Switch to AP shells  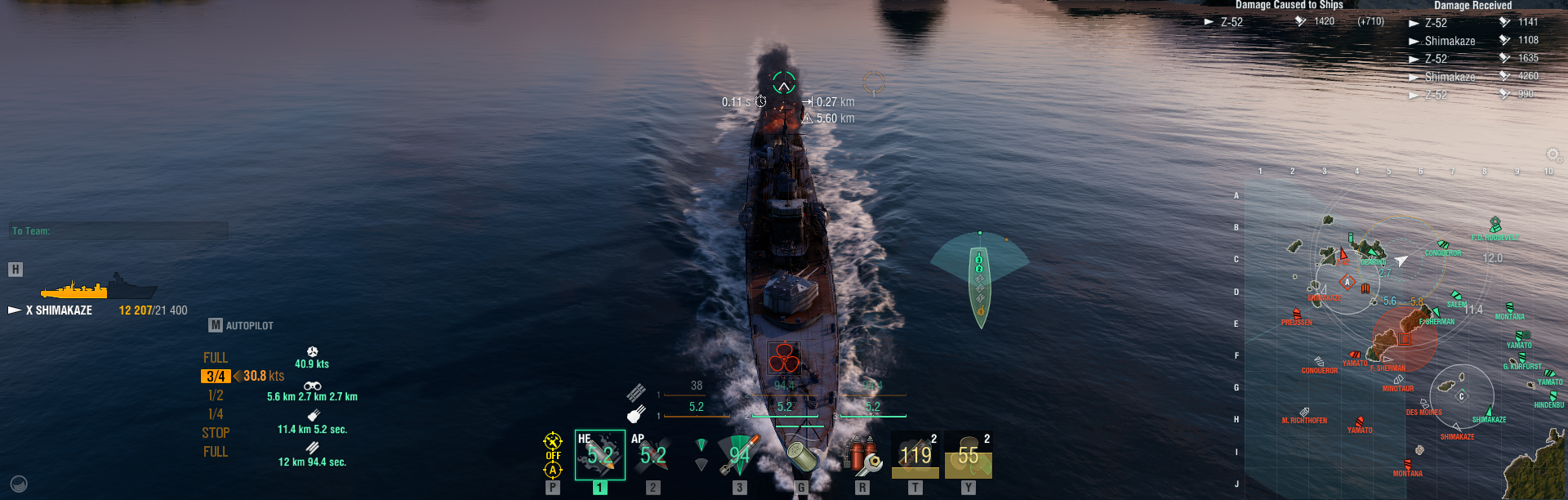653,455
